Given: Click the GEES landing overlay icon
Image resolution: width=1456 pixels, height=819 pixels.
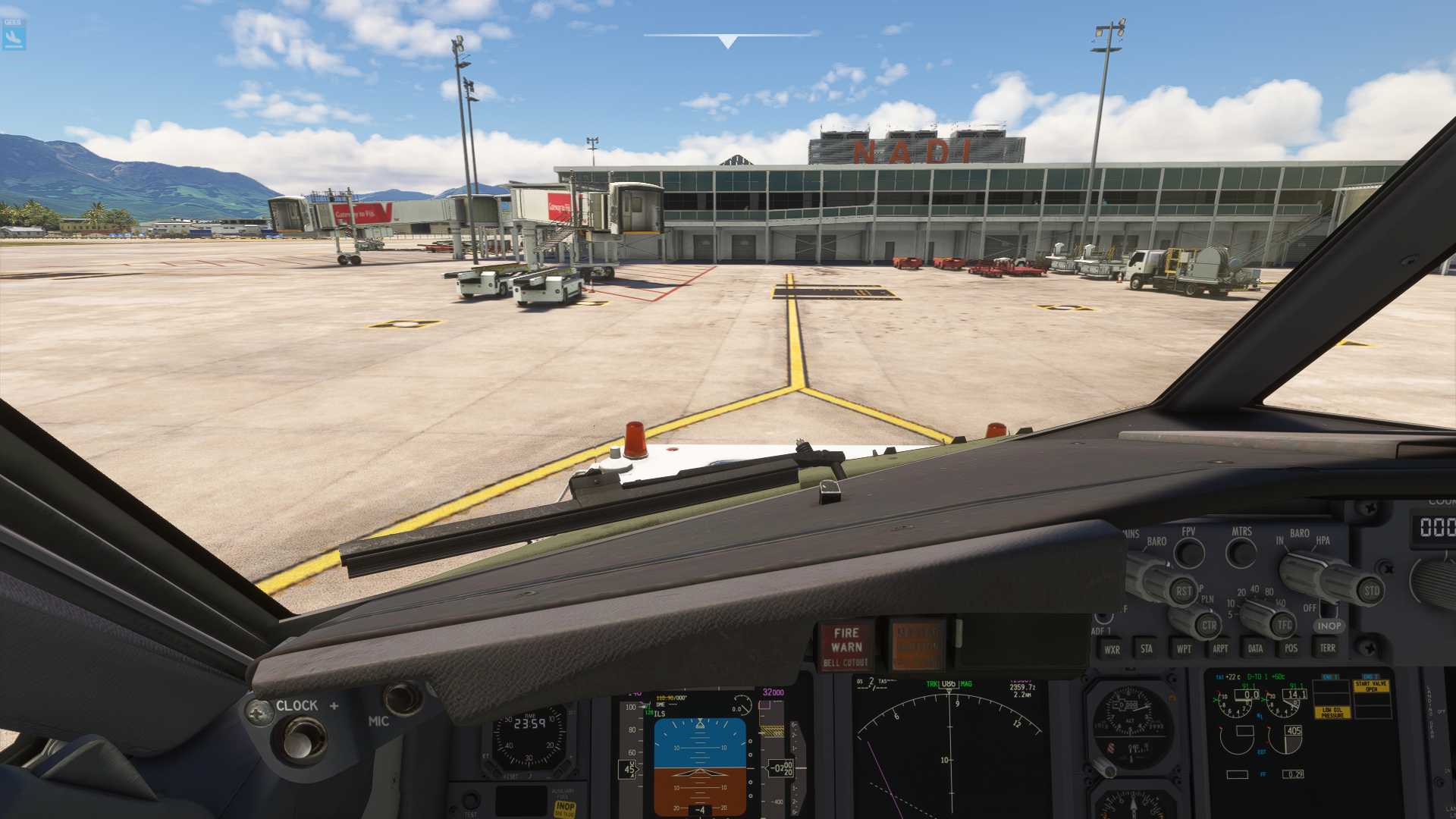Looking at the screenshot, I should coord(14,35).
